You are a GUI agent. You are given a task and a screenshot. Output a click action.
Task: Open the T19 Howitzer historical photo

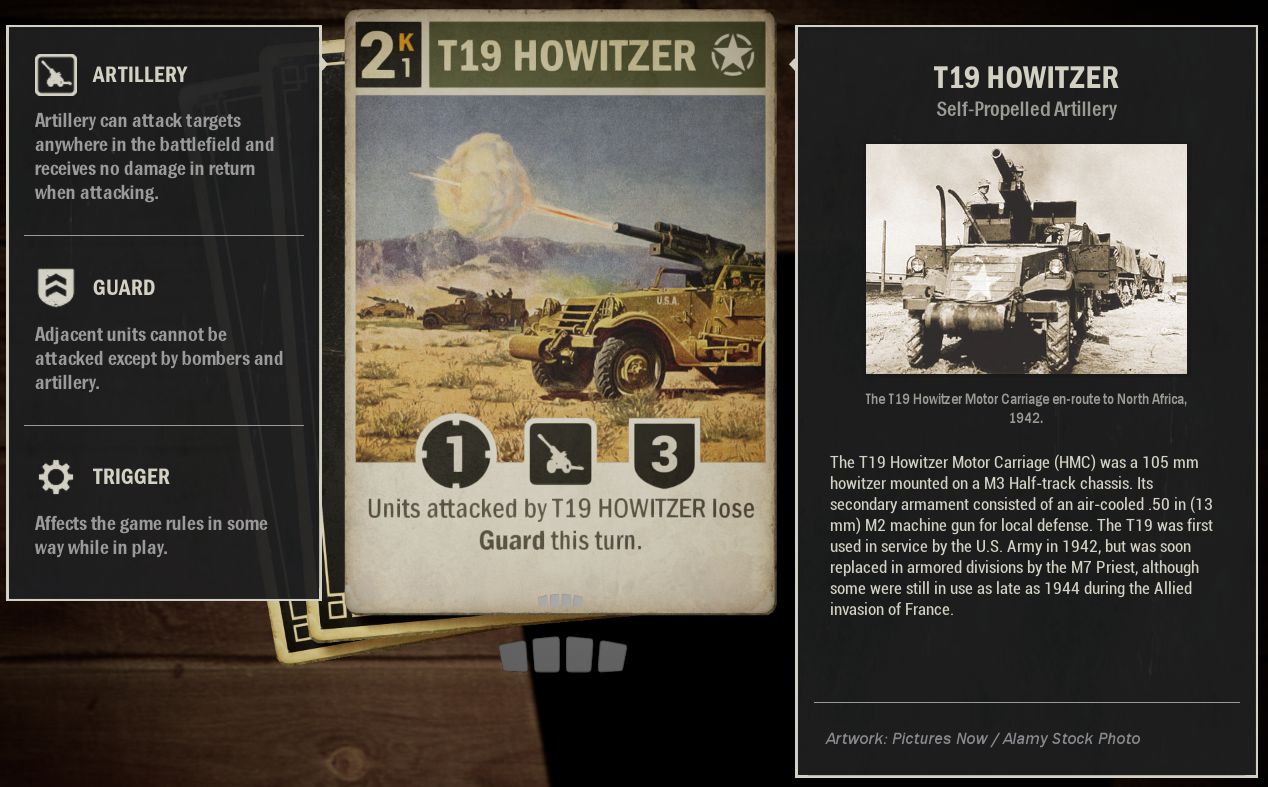(1026, 259)
